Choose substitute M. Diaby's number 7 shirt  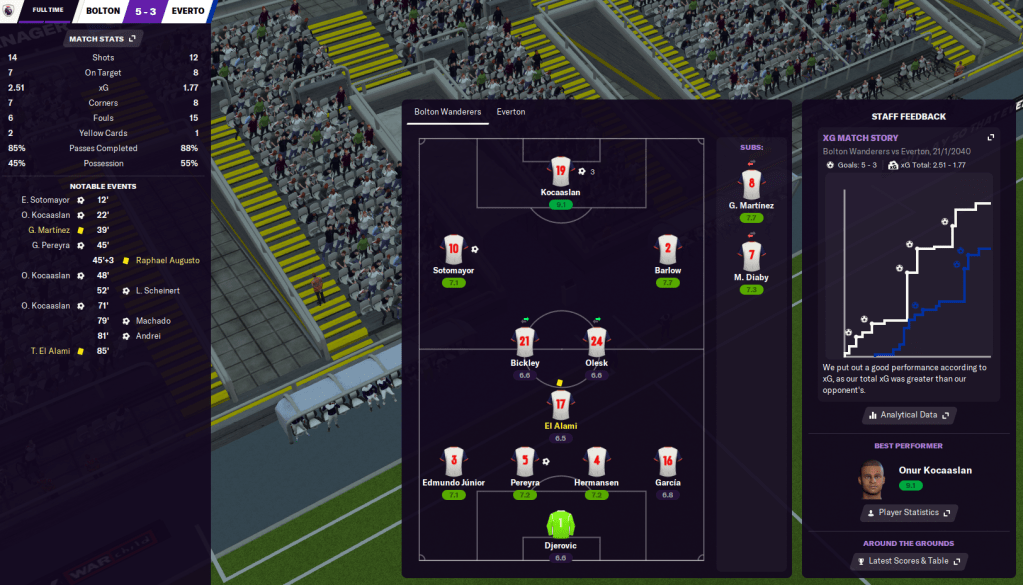pyautogui.click(x=752, y=255)
